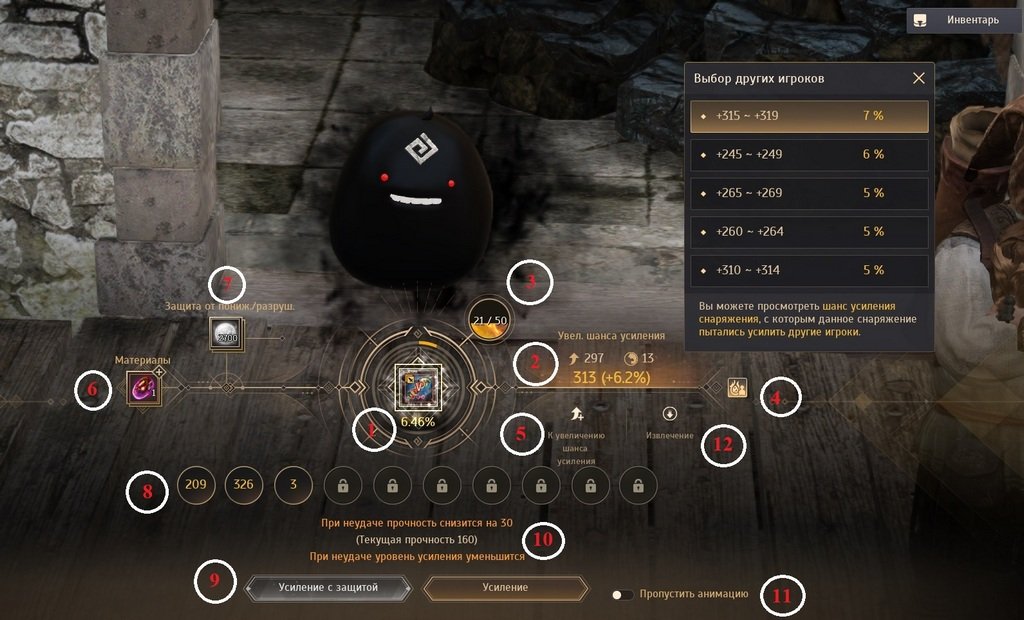Select the saved stack slot 3
1024x620 pixels.
point(293,485)
